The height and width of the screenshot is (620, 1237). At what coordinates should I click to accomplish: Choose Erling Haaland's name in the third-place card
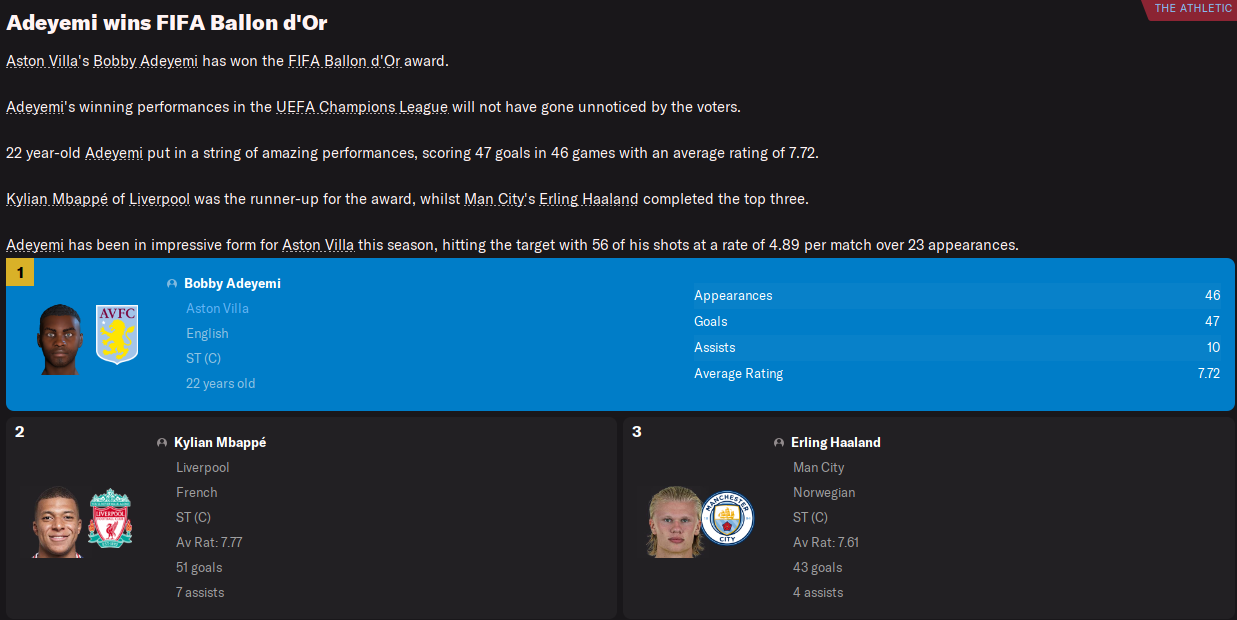coord(835,443)
